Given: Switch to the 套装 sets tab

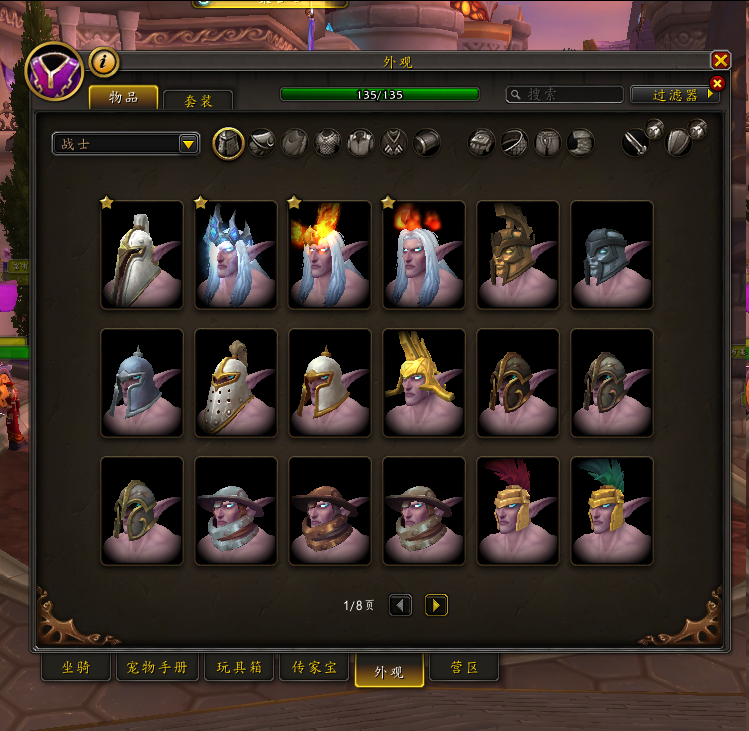Looking at the screenshot, I should [198, 101].
